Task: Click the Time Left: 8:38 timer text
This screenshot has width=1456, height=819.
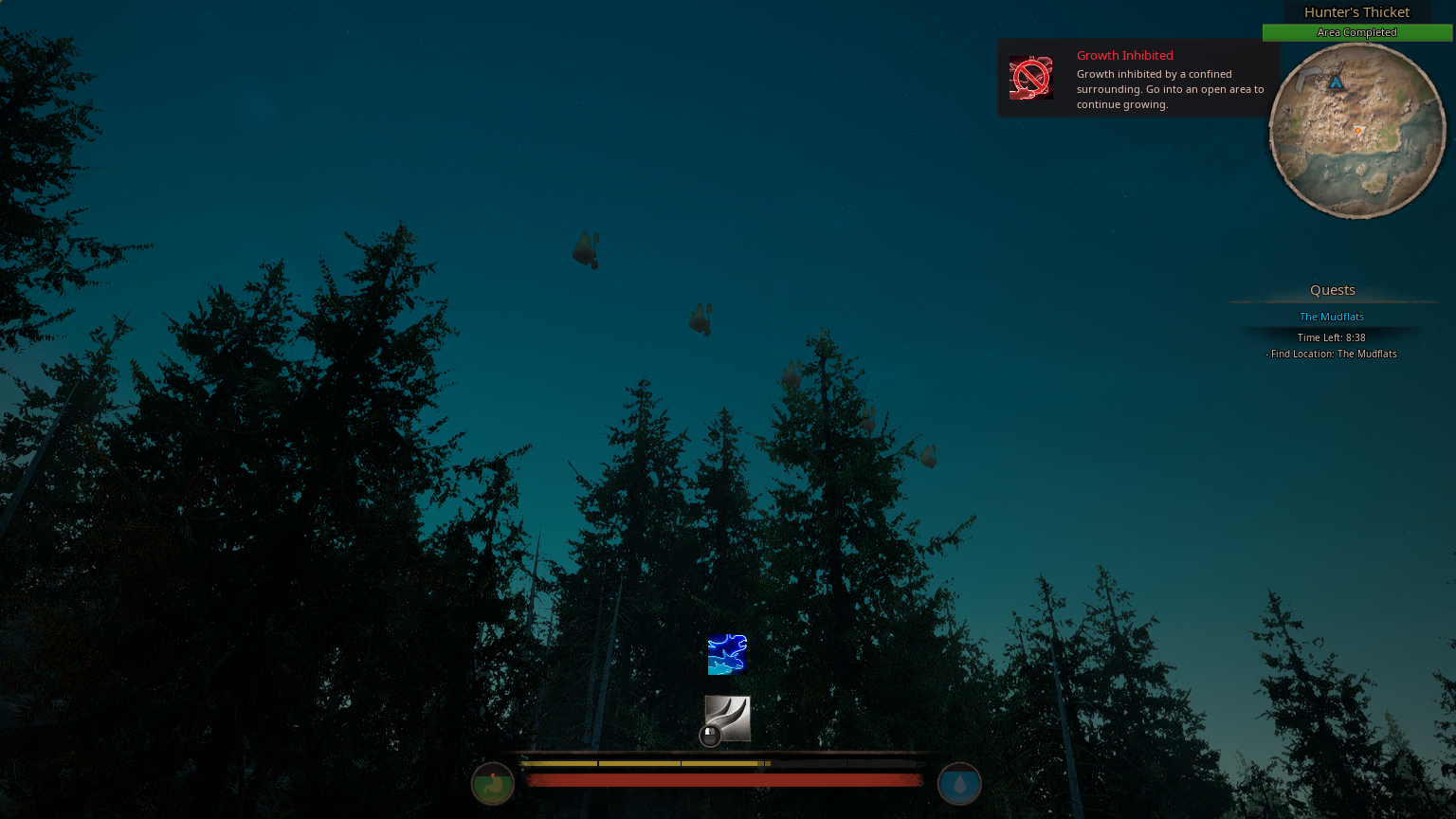Action: pos(1331,337)
